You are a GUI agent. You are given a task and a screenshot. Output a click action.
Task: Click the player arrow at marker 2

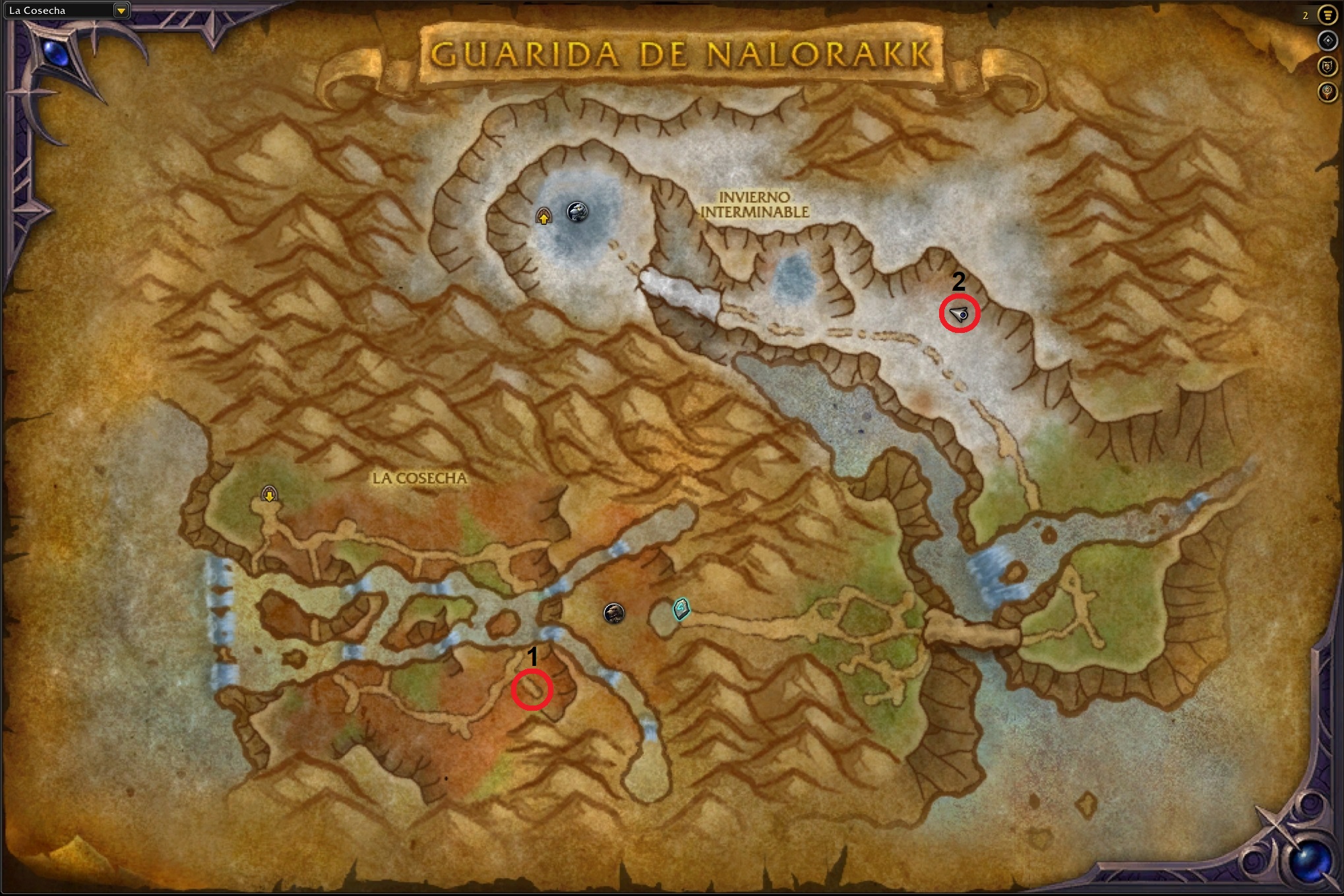point(960,316)
